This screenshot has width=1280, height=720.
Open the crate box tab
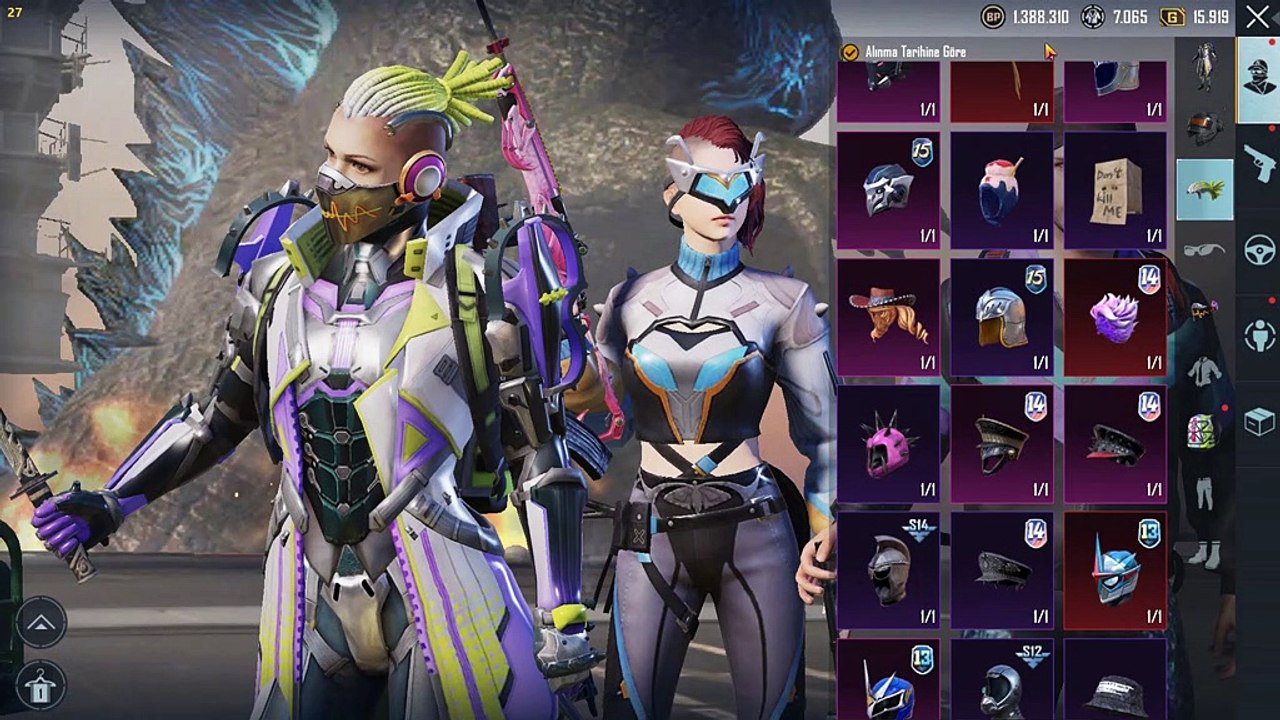pyautogui.click(x=1258, y=422)
